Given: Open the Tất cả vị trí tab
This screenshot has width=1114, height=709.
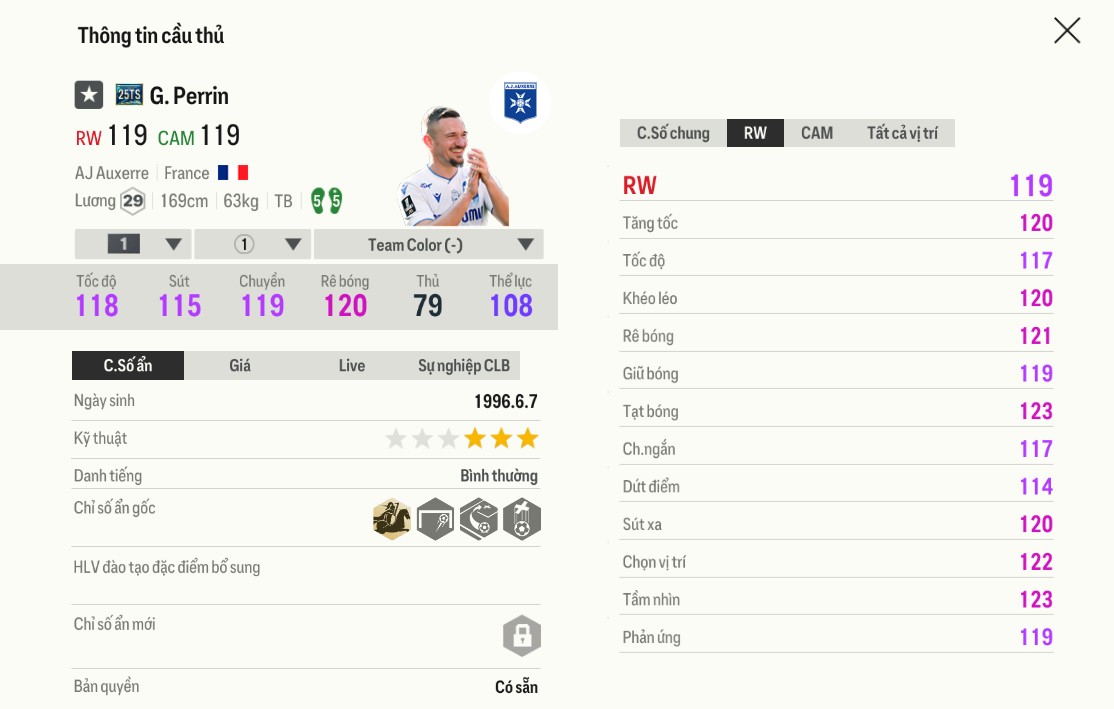Looking at the screenshot, I should coord(902,133).
